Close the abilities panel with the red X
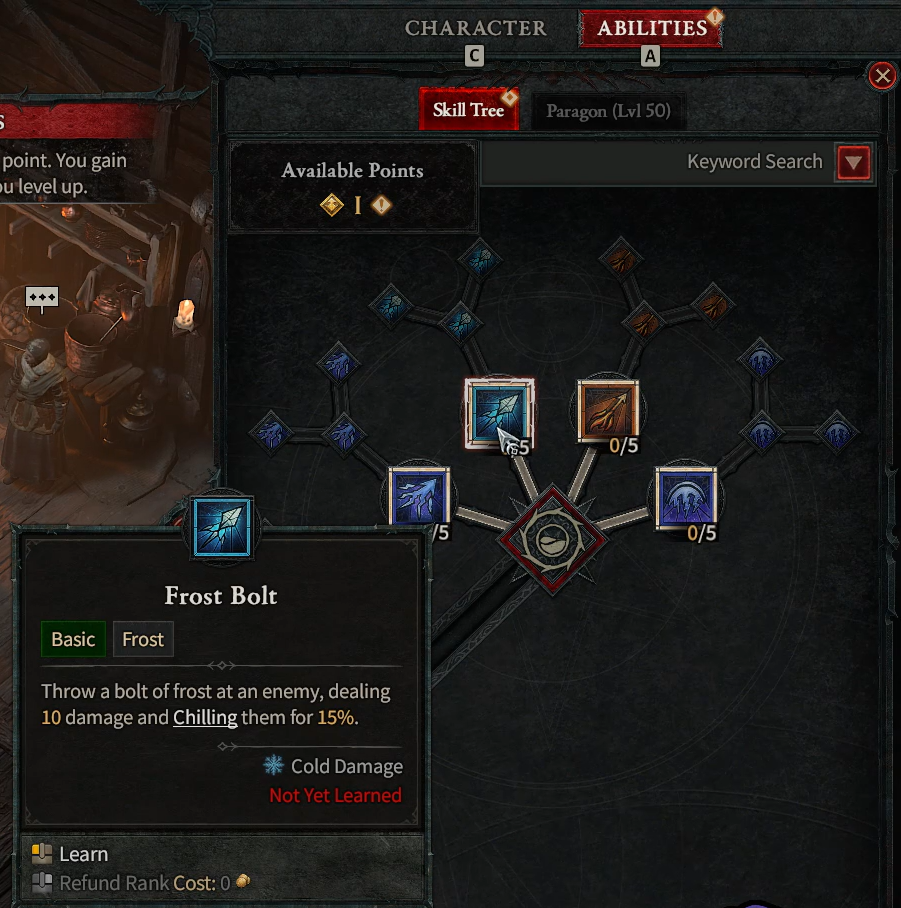 (881, 76)
